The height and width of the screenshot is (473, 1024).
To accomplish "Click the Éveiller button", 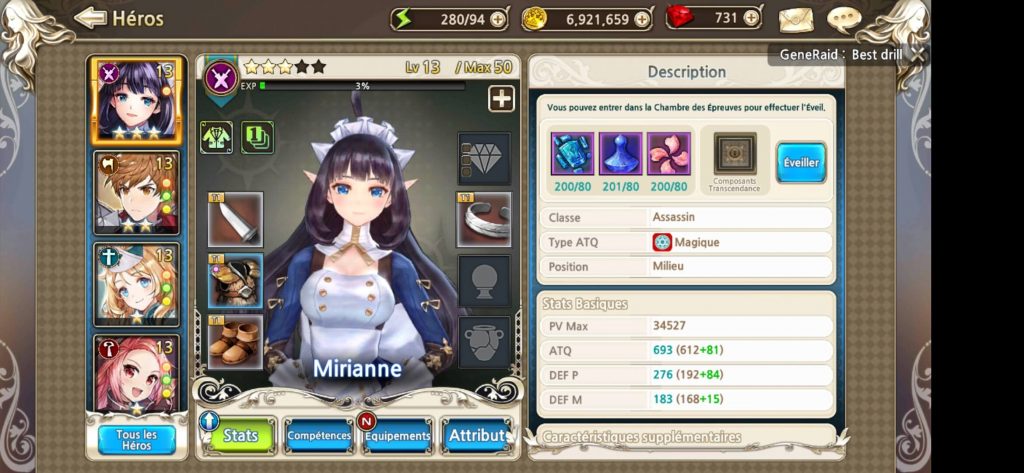I will (801, 162).
